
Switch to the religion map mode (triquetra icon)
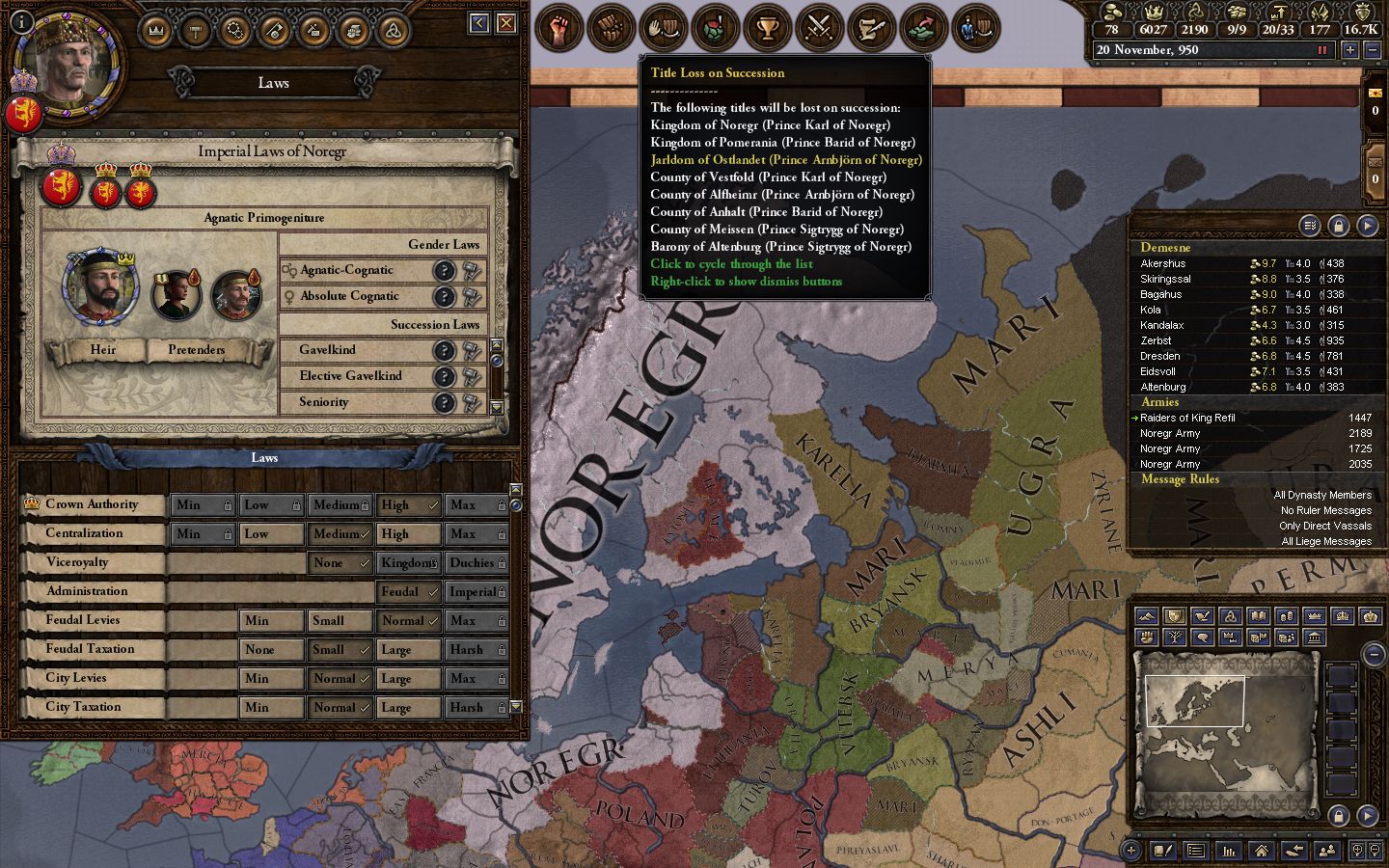click(x=1229, y=616)
